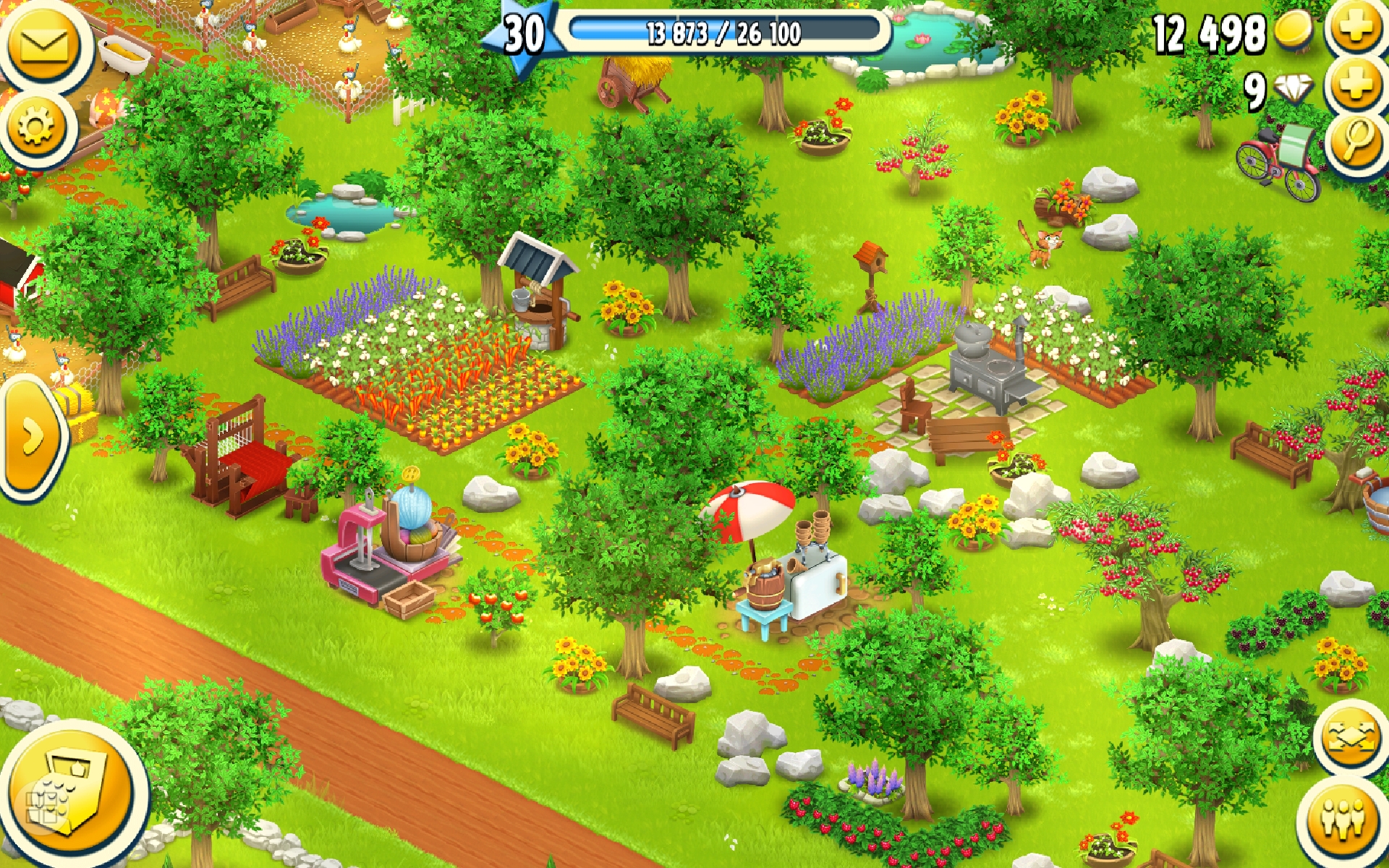Tap the magnifying glass search button
1389x868 pixels.
coord(1357,140)
